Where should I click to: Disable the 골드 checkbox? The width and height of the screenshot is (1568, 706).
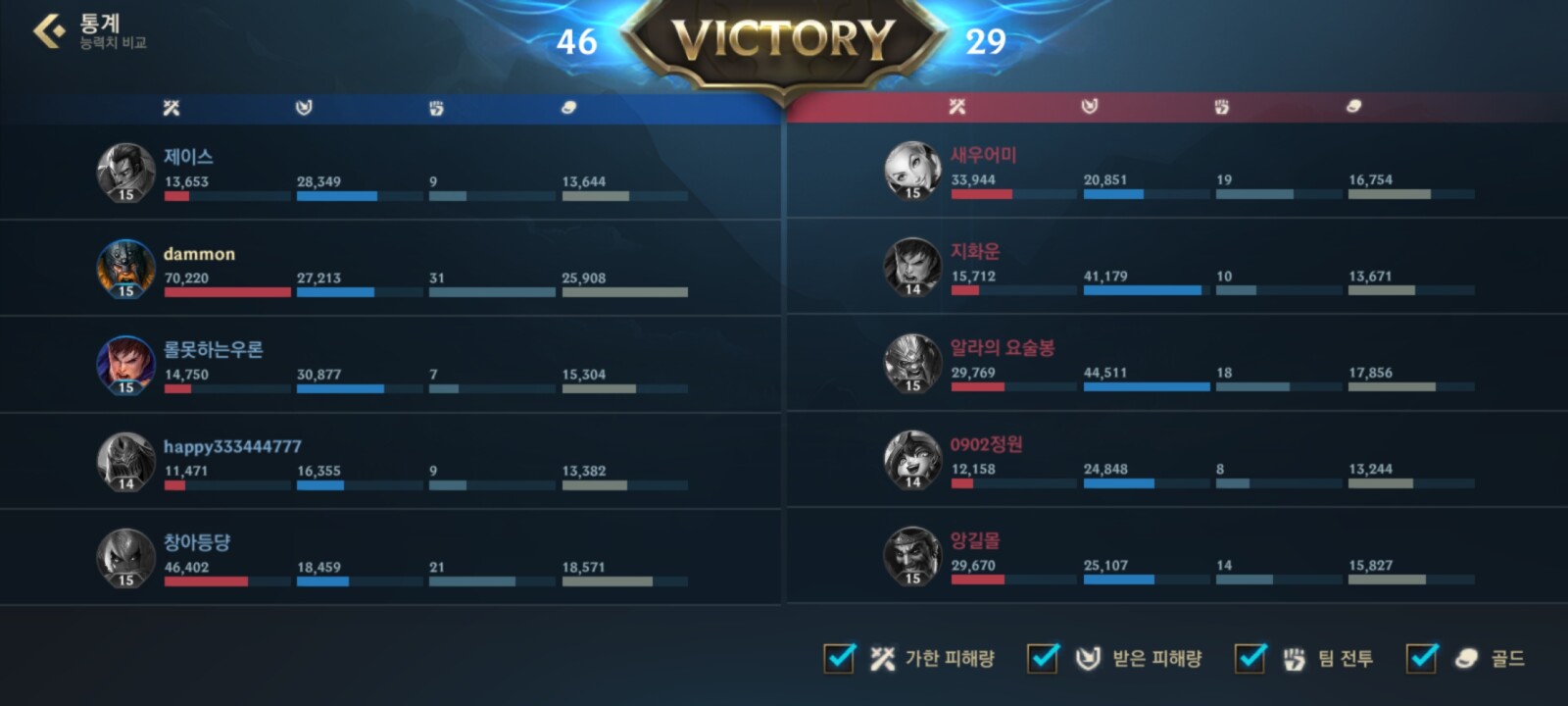[x=1421, y=658]
